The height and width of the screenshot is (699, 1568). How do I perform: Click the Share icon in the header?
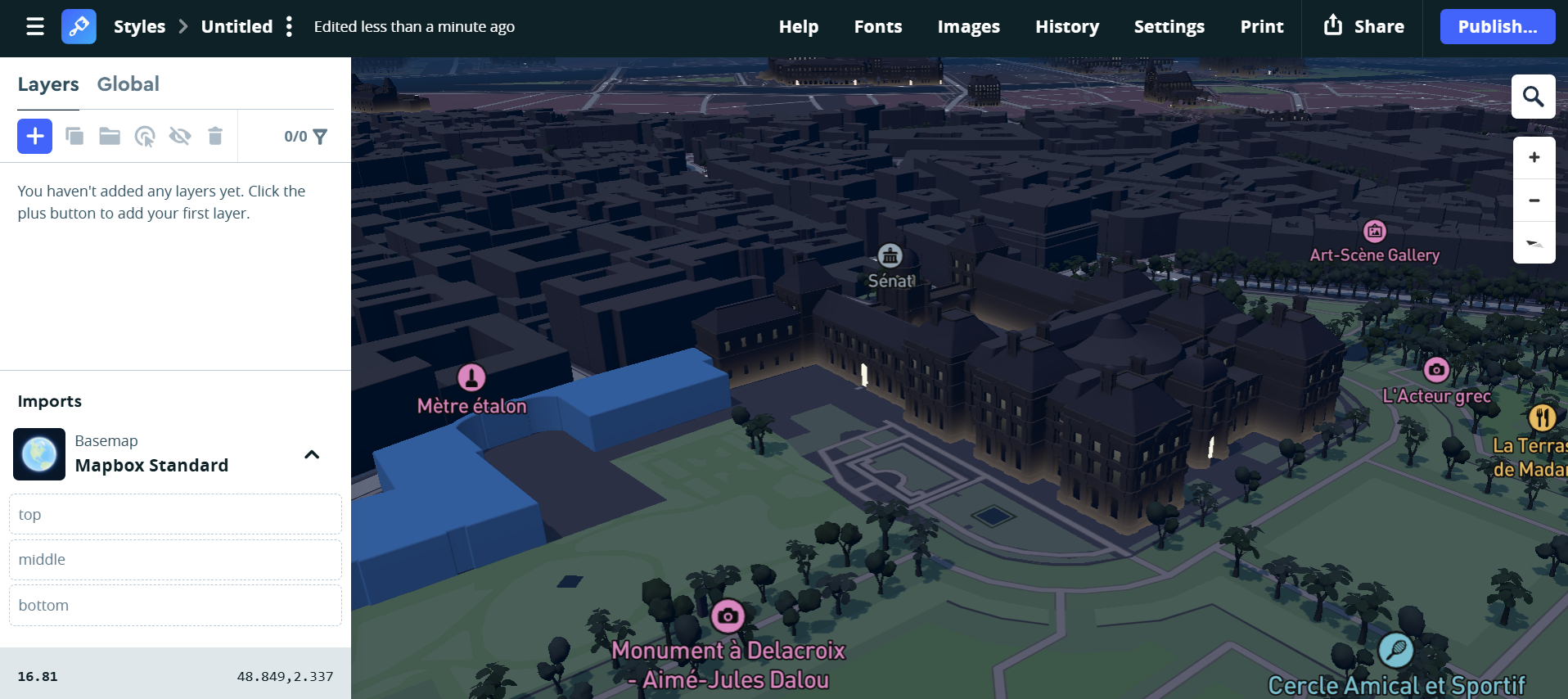pos(1334,25)
